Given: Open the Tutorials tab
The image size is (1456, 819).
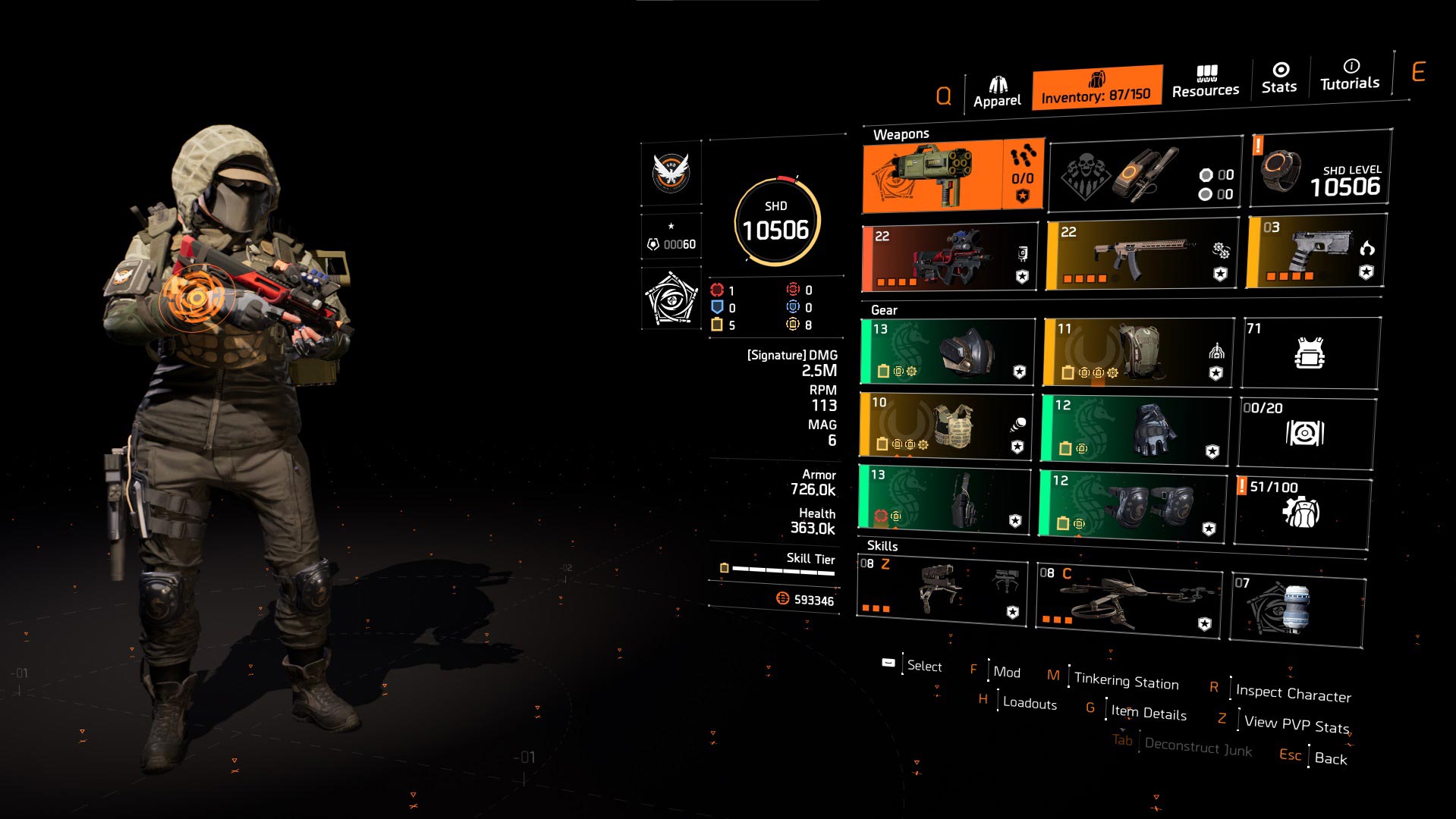Looking at the screenshot, I should pyautogui.click(x=1349, y=74).
